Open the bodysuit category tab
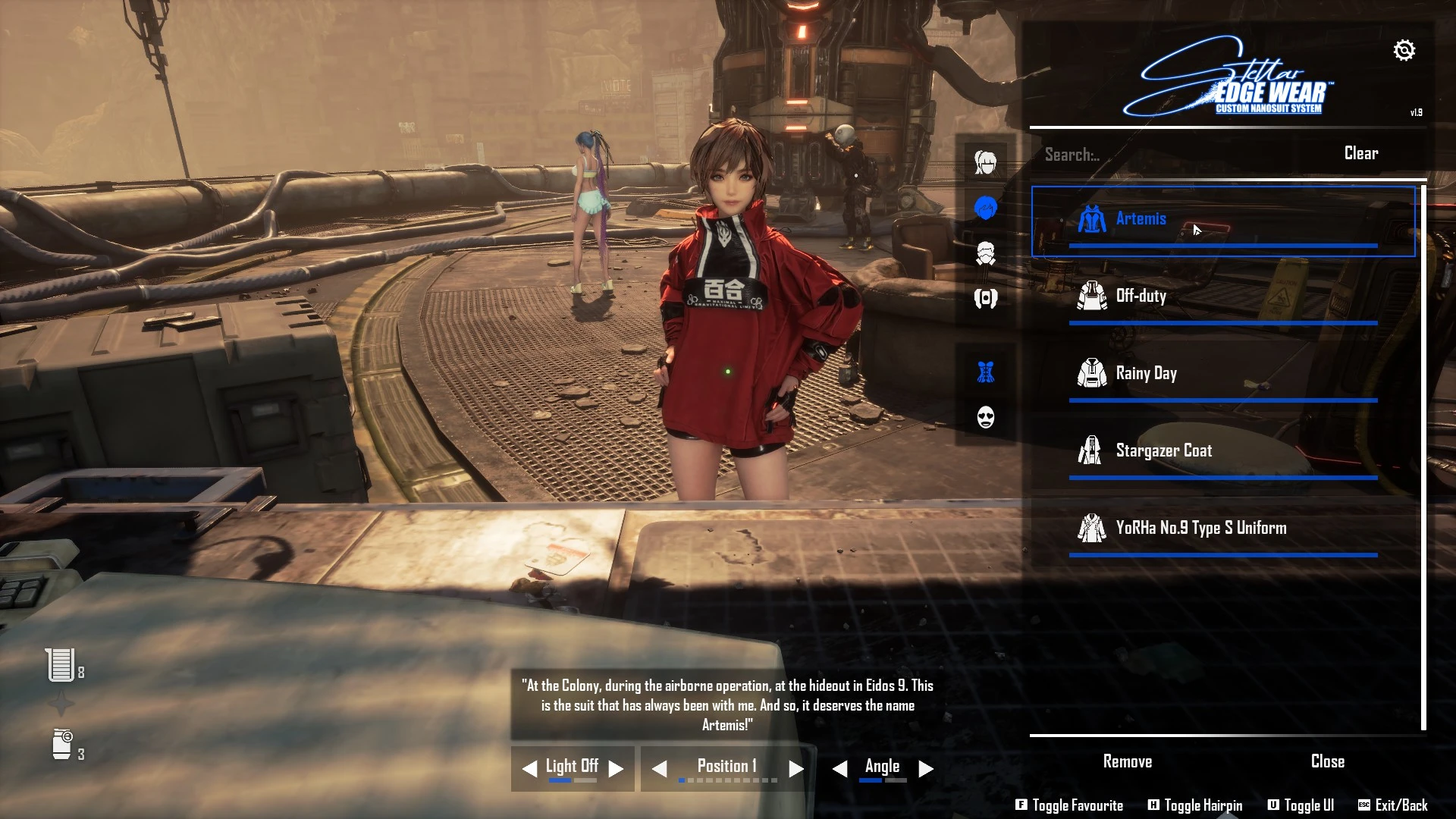 click(x=985, y=372)
